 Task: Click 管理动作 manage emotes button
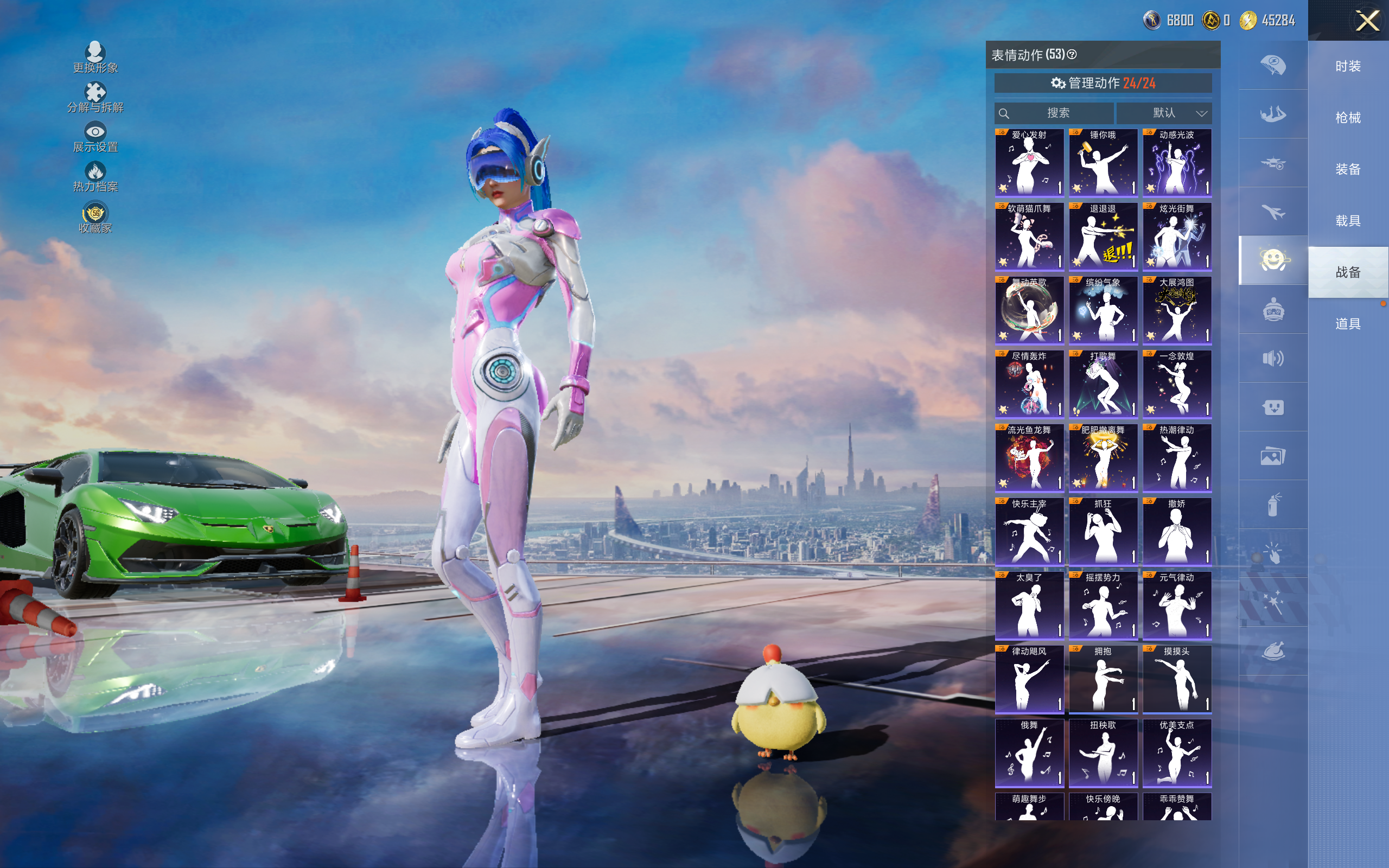click(x=1103, y=83)
